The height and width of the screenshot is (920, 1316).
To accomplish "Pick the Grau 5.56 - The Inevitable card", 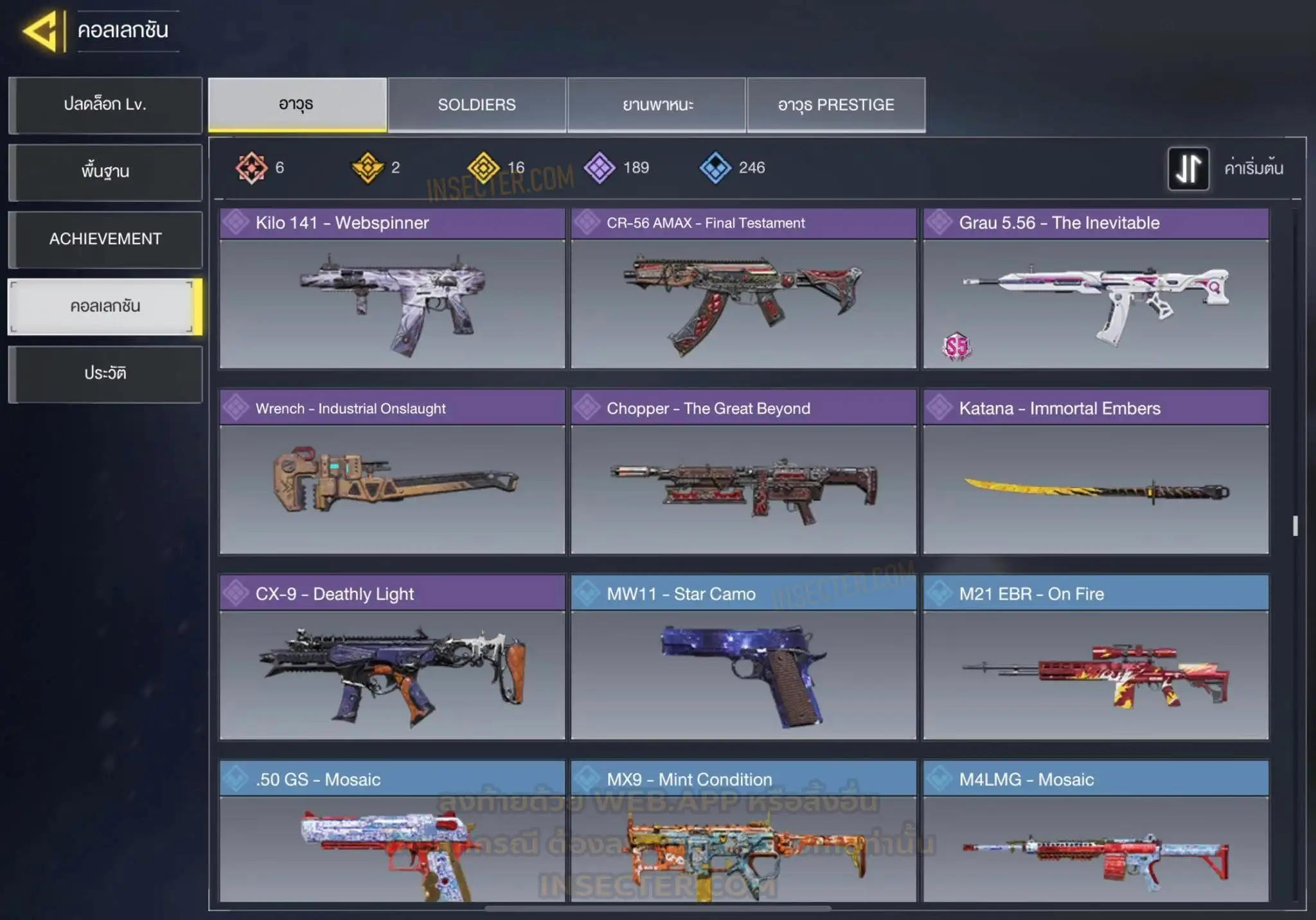I will pos(1096,289).
